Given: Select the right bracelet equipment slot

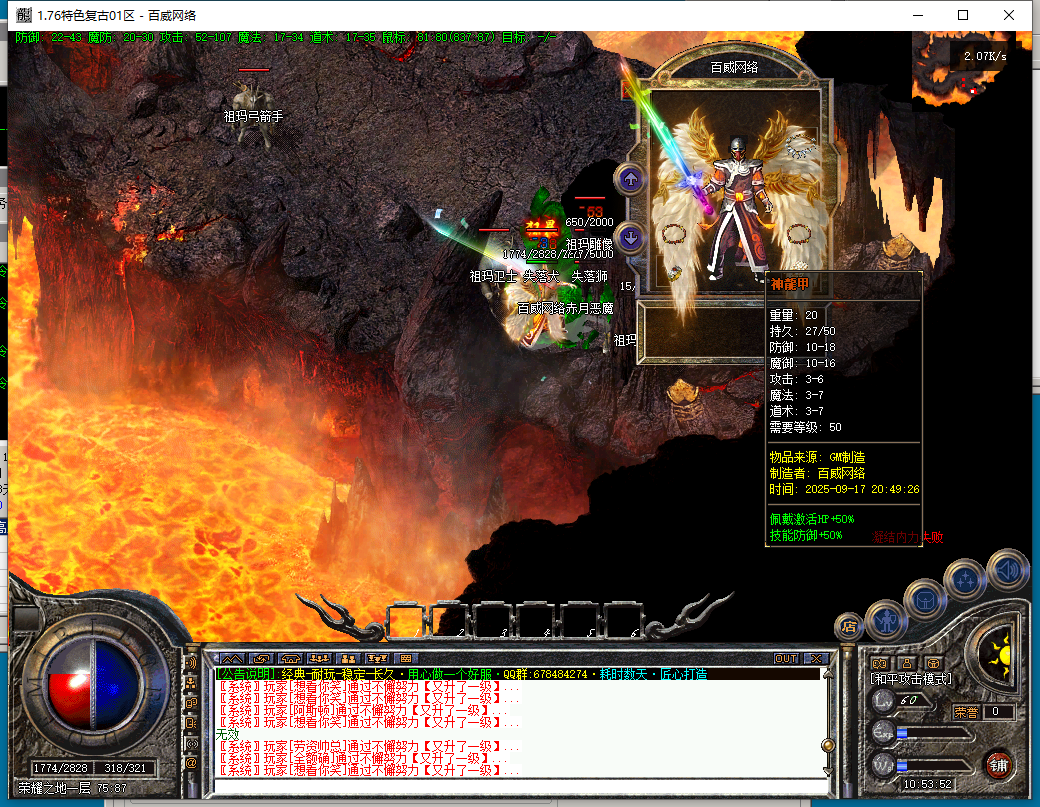Looking at the screenshot, I should click(797, 234).
